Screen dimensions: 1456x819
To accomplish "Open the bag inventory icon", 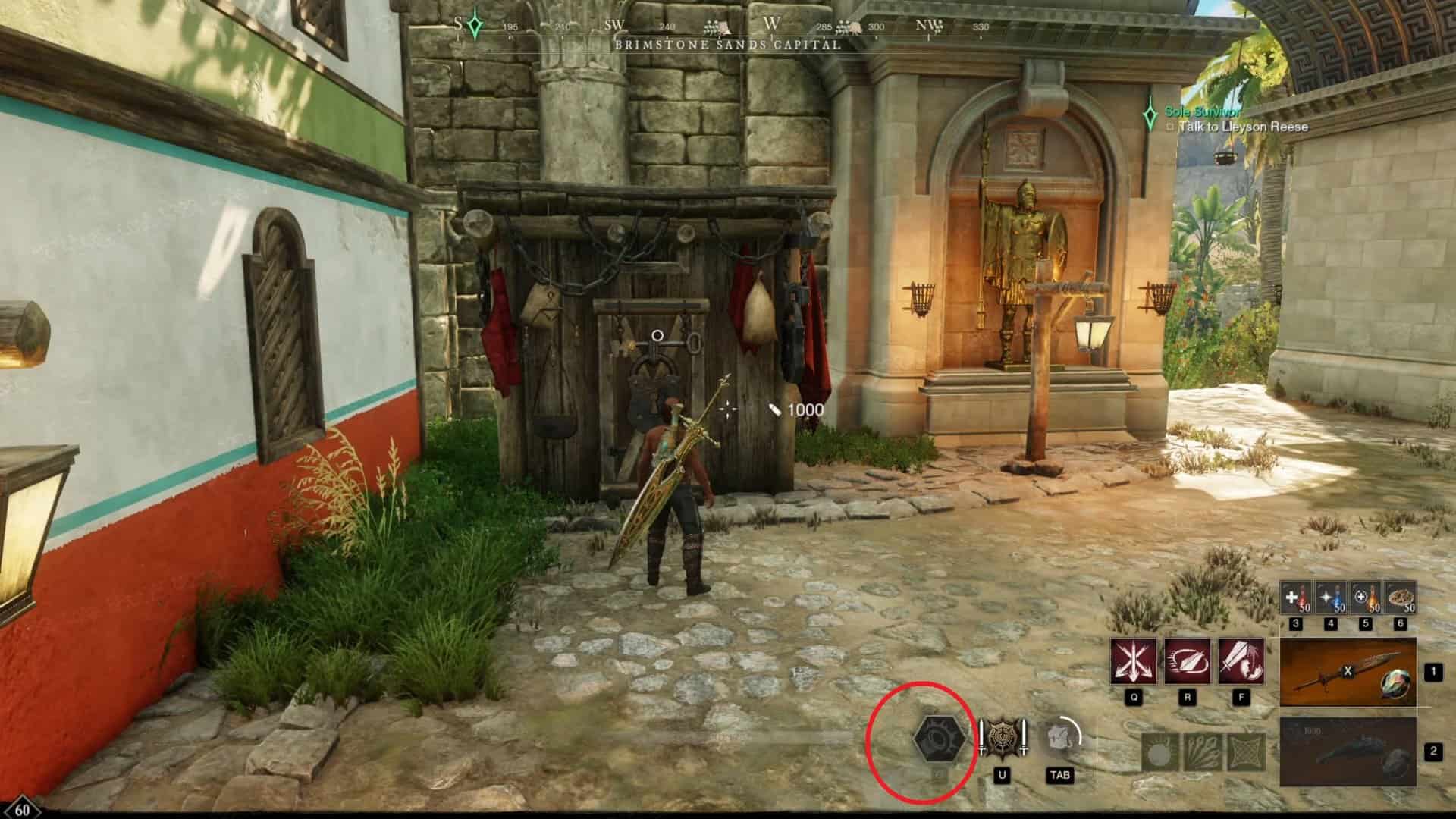I will [1059, 737].
